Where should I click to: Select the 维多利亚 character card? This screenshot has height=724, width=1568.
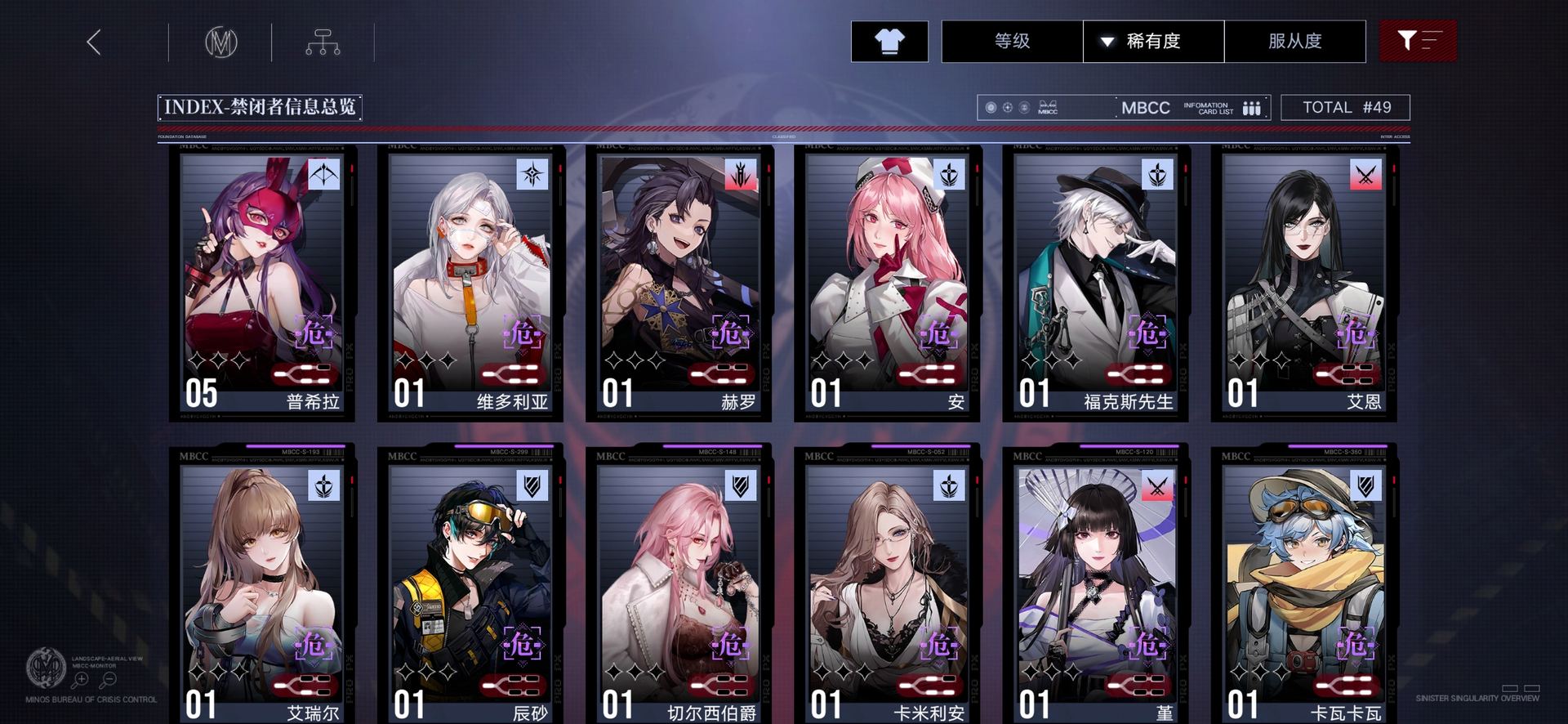coord(470,282)
